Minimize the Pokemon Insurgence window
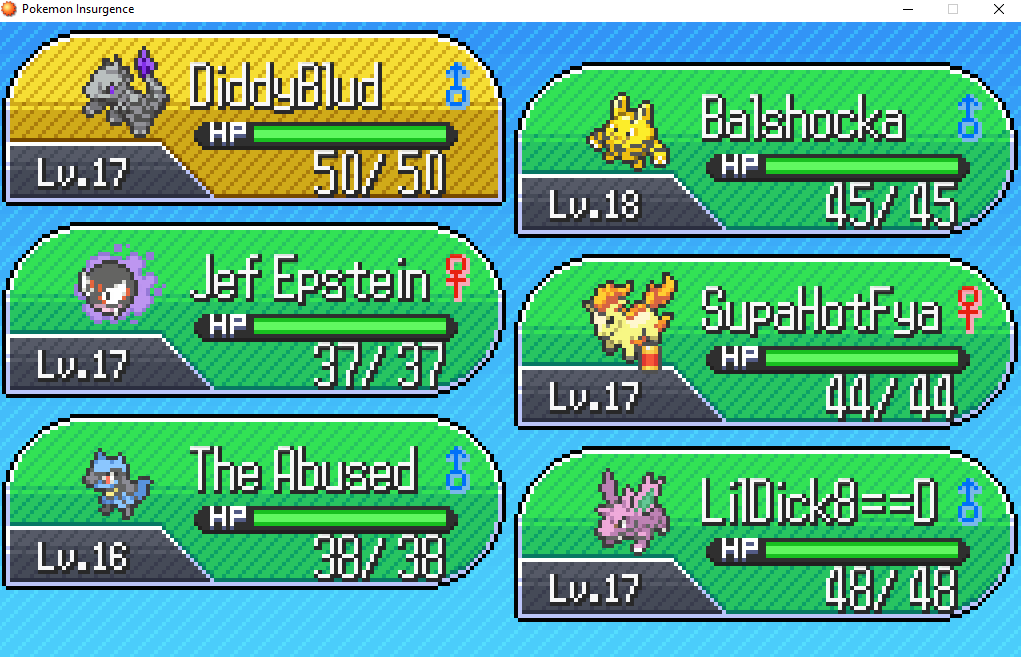Screen dimensions: 1021x657 905,9
